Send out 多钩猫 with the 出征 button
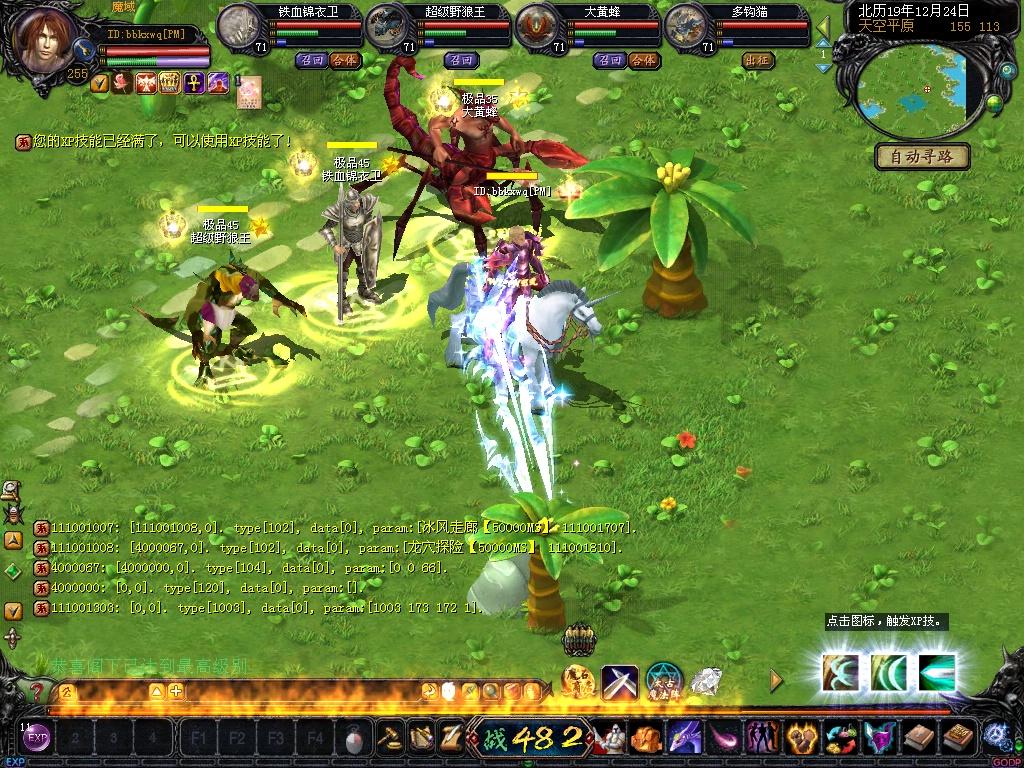The height and width of the screenshot is (768, 1024). tap(759, 60)
